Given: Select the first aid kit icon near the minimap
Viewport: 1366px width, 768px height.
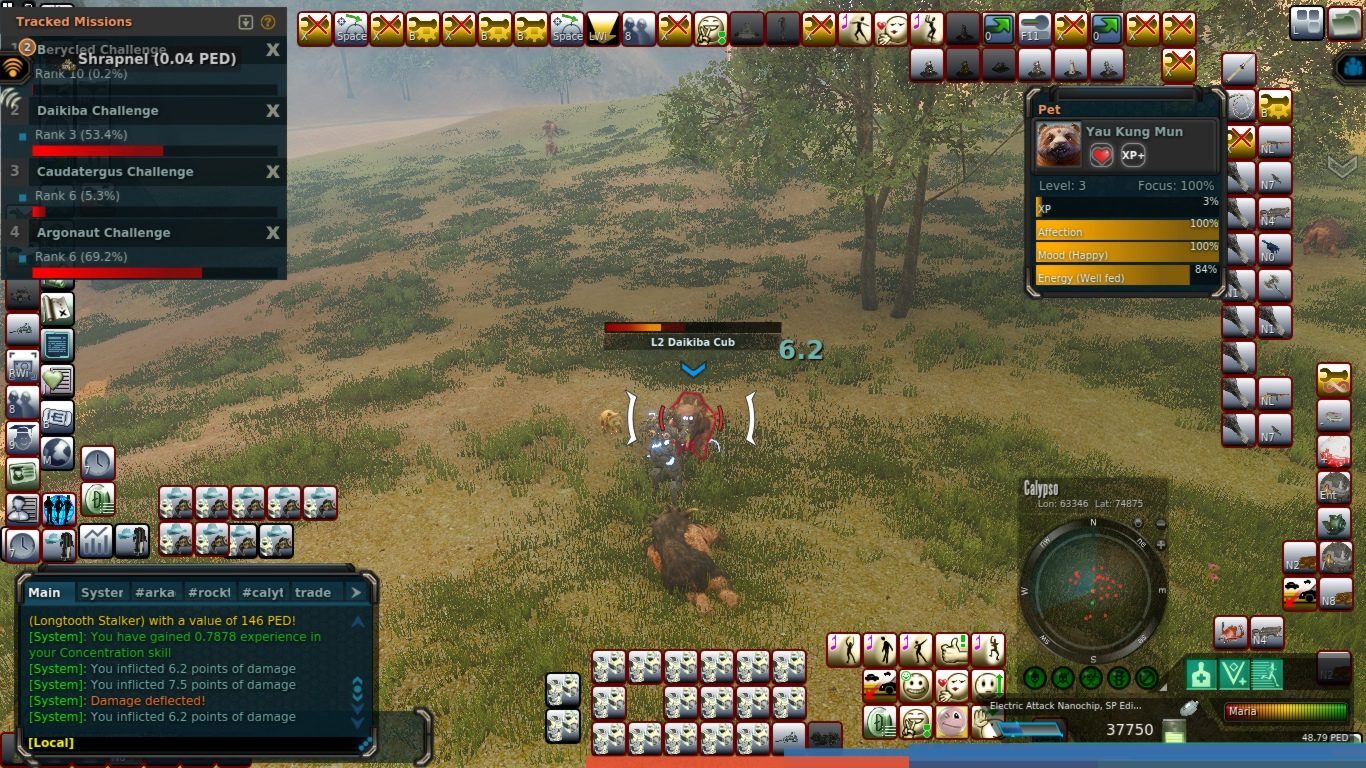Looking at the screenshot, I should pos(1201,675).
